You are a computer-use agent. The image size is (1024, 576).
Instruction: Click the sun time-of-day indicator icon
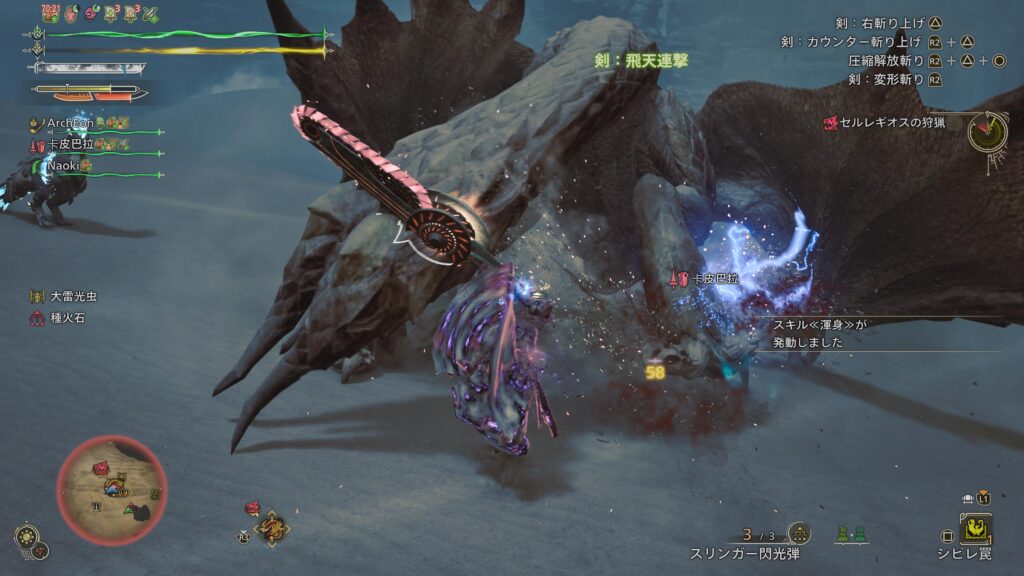pyautogui.click(x=26, y=536)
